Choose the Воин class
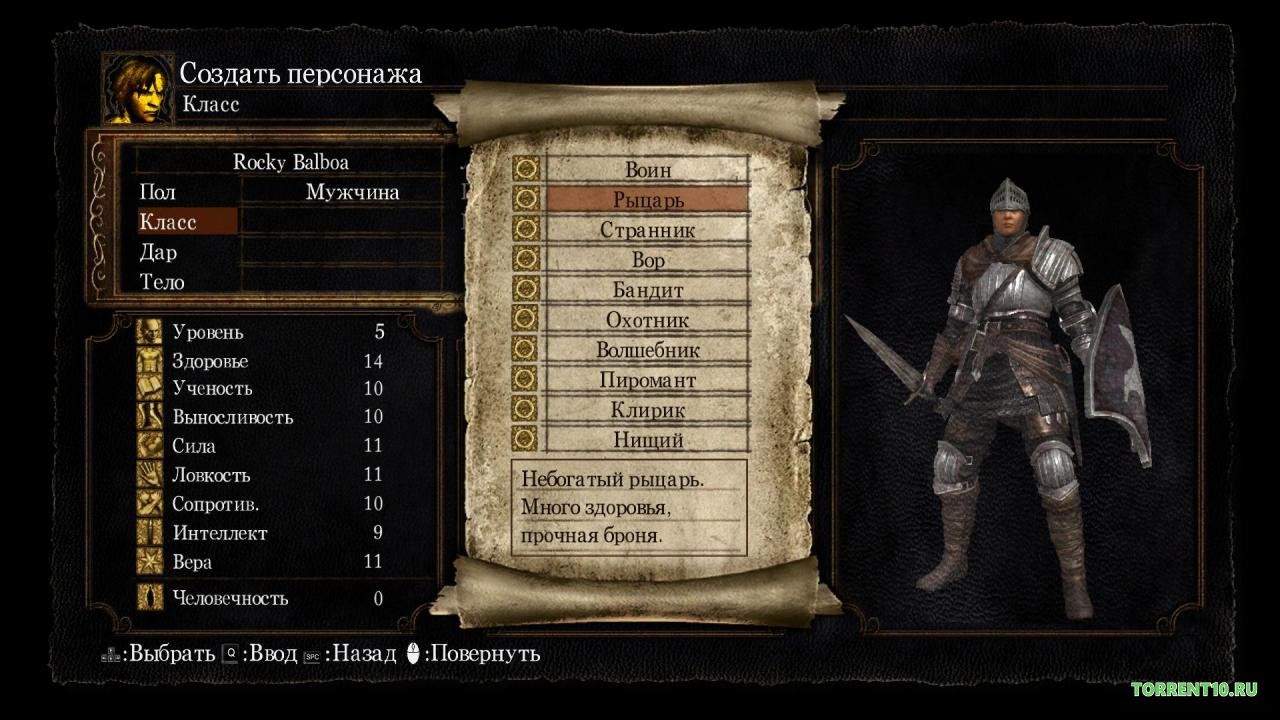Image resolution: width=1280 pixels, height=720 pixels. (x=647, y=170)
